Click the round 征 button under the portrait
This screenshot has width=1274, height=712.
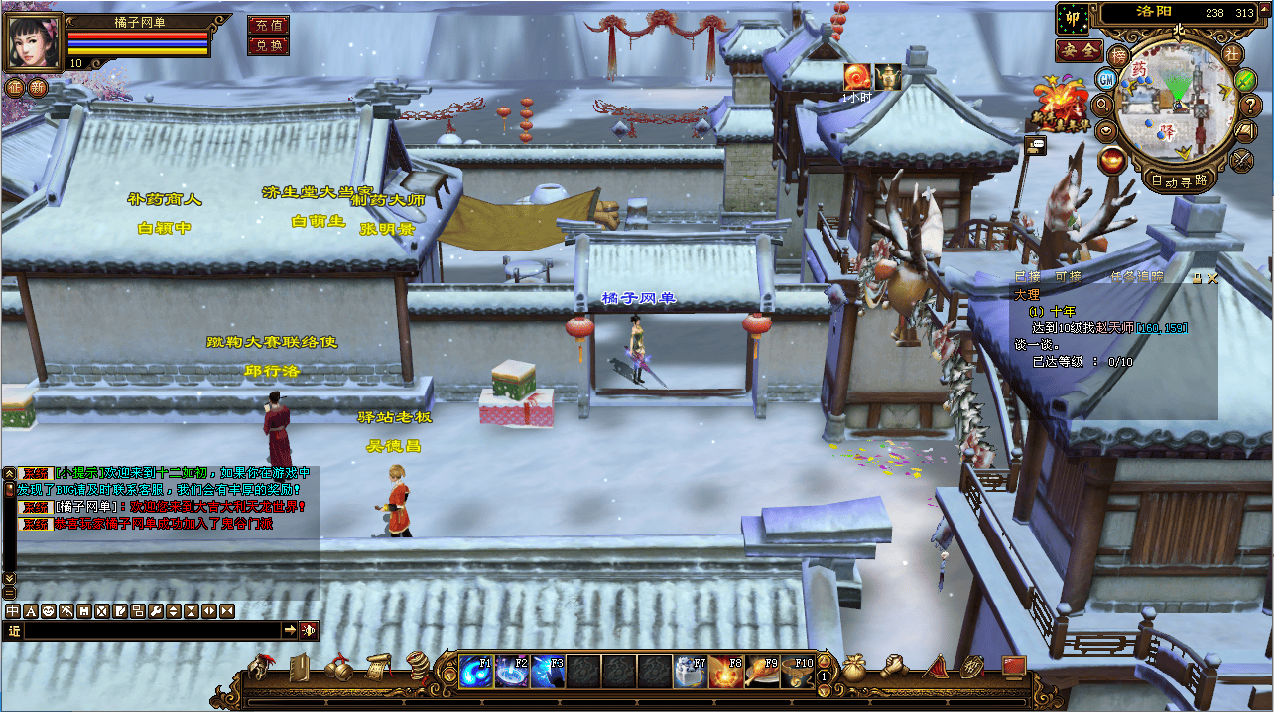point(14,87)
